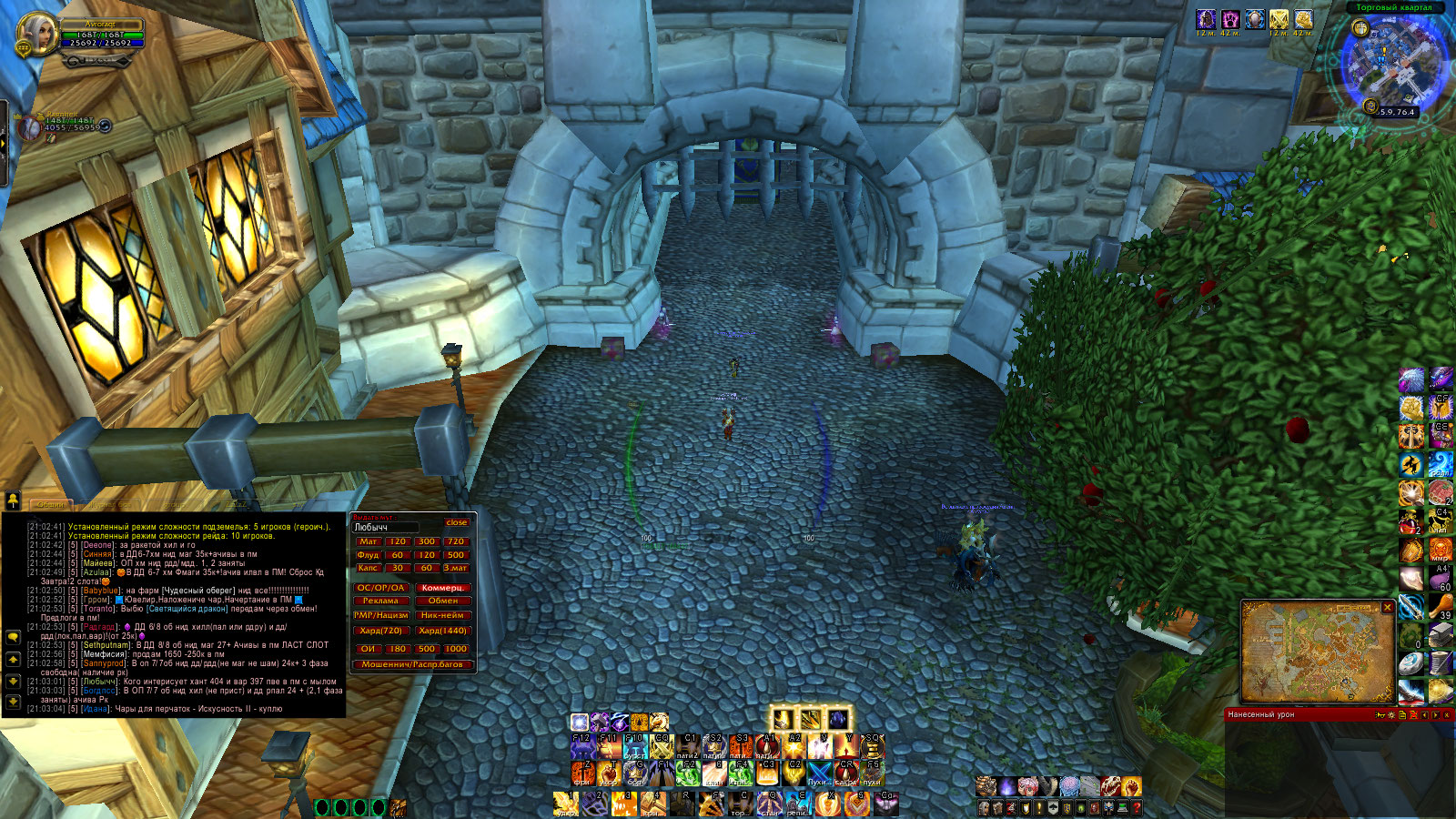
Task: Close the zone map thumbnail with its X
Action: point(1388,607)
